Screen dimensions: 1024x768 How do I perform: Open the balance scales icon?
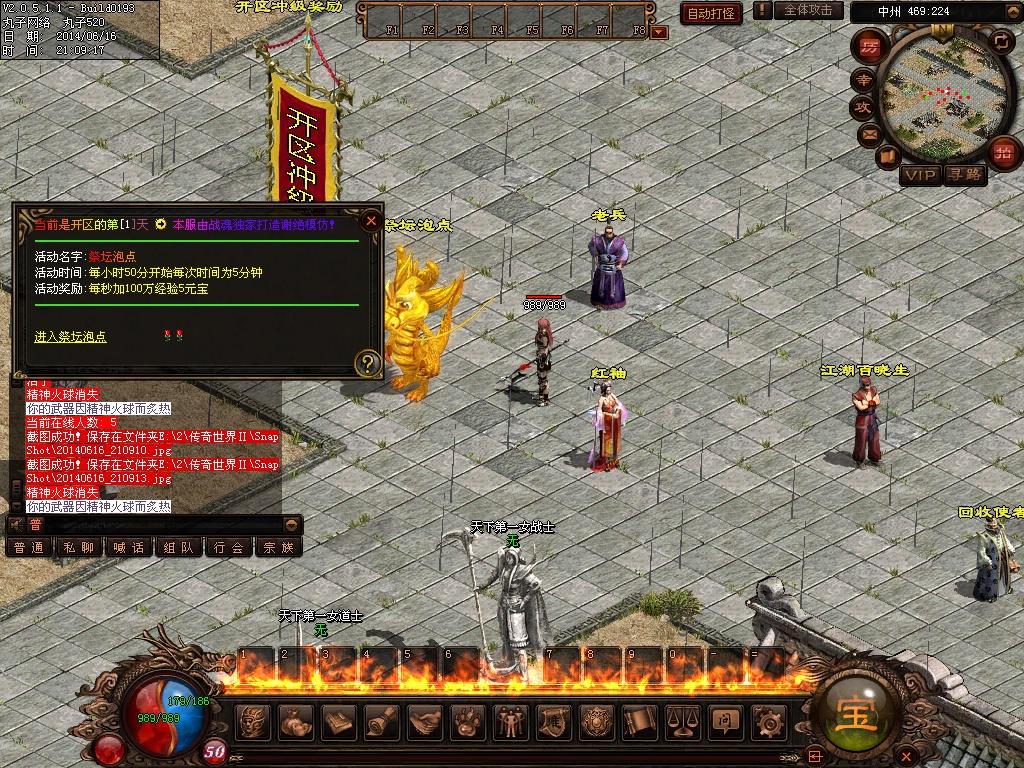[x=681, y=721]
